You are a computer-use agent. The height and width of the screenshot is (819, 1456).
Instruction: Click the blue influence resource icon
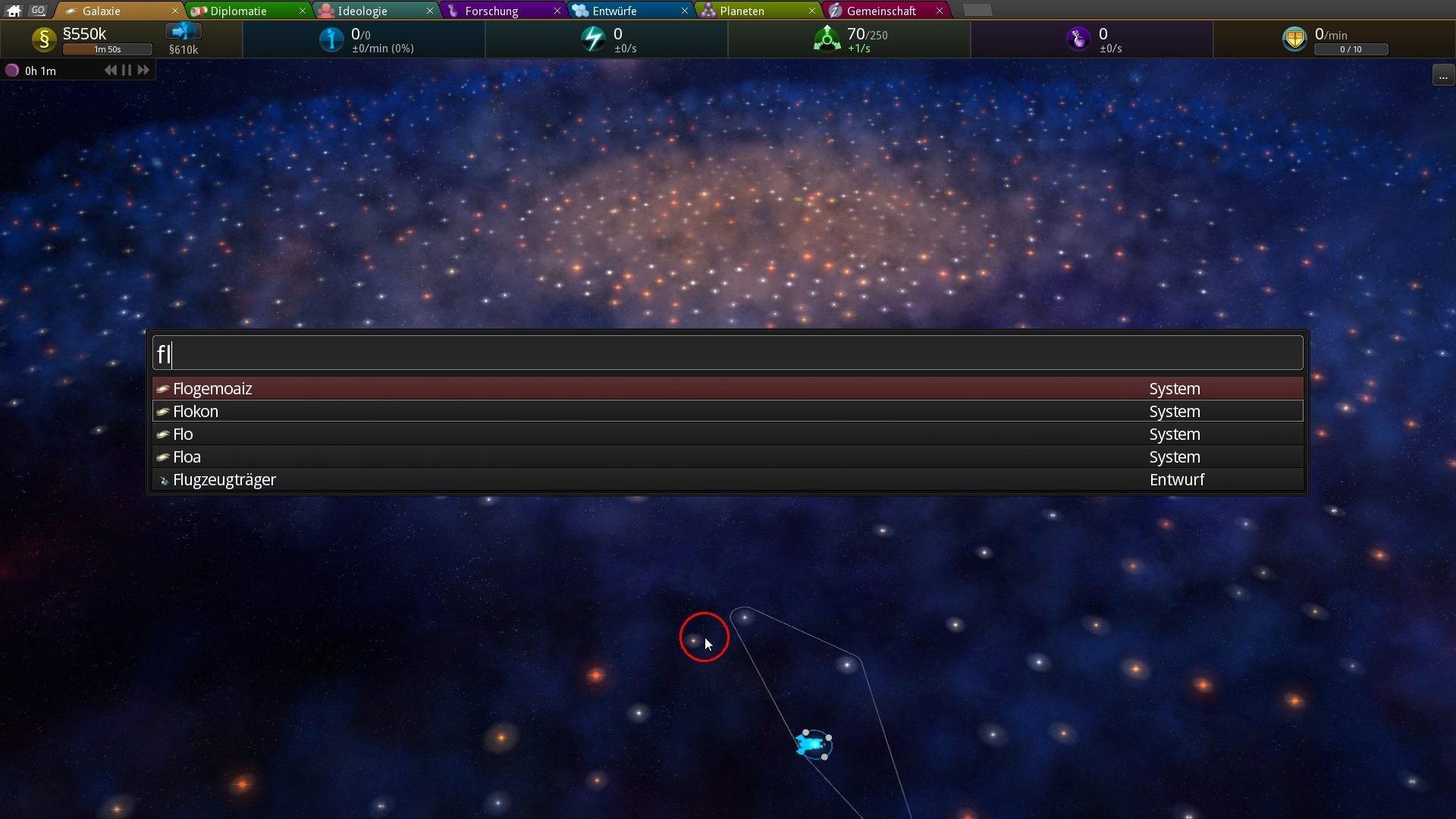coord(331,39)
